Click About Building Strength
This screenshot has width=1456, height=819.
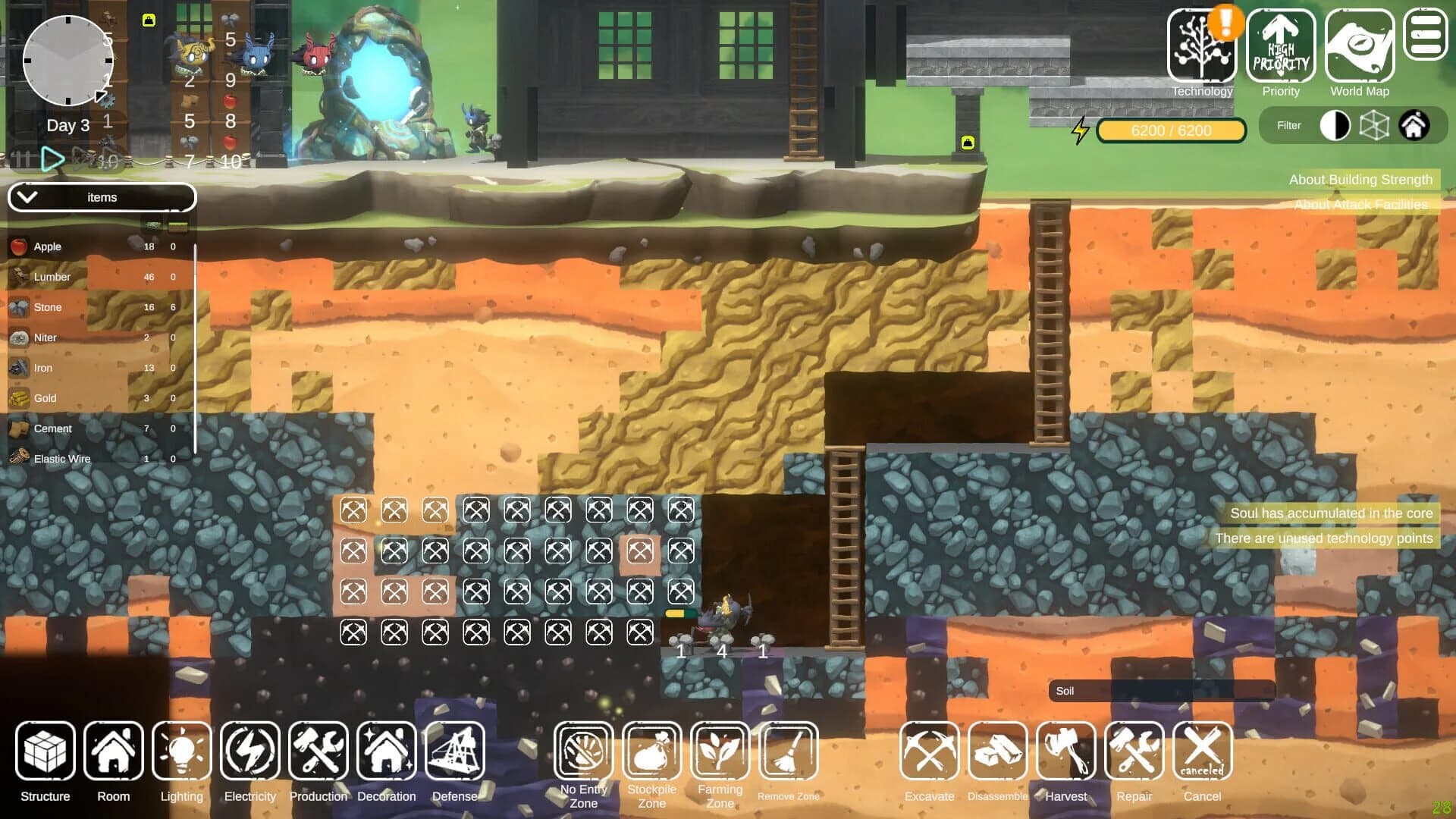coord(1360,180)
